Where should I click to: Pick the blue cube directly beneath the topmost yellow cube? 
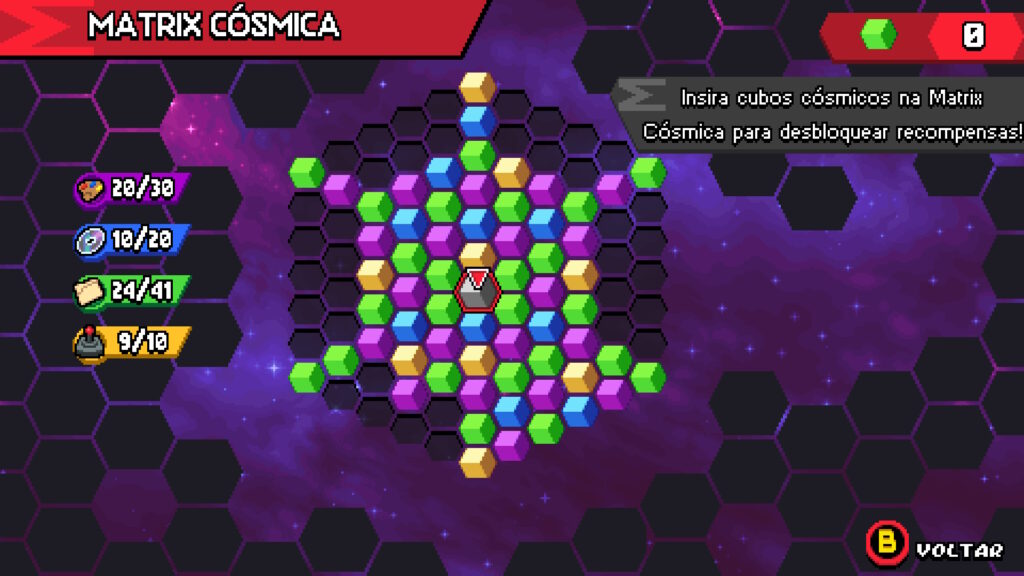(x=477, y=121)
